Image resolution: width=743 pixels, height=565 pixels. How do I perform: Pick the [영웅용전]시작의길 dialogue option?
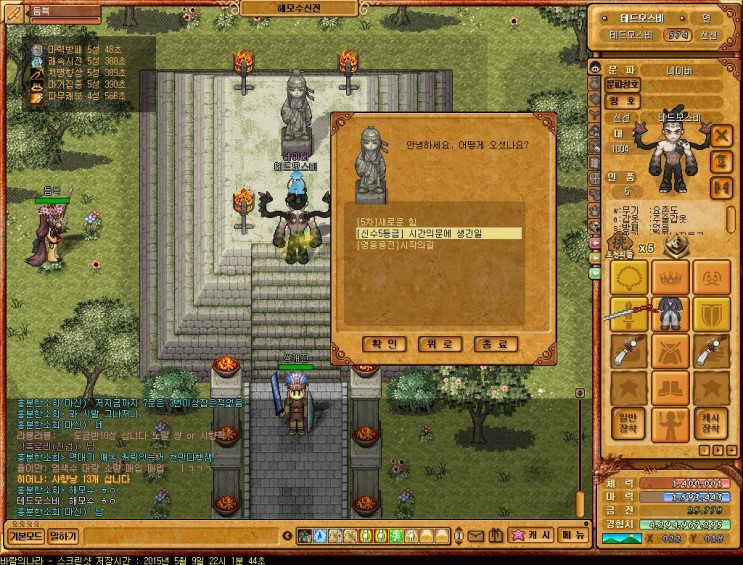point(393,245)
